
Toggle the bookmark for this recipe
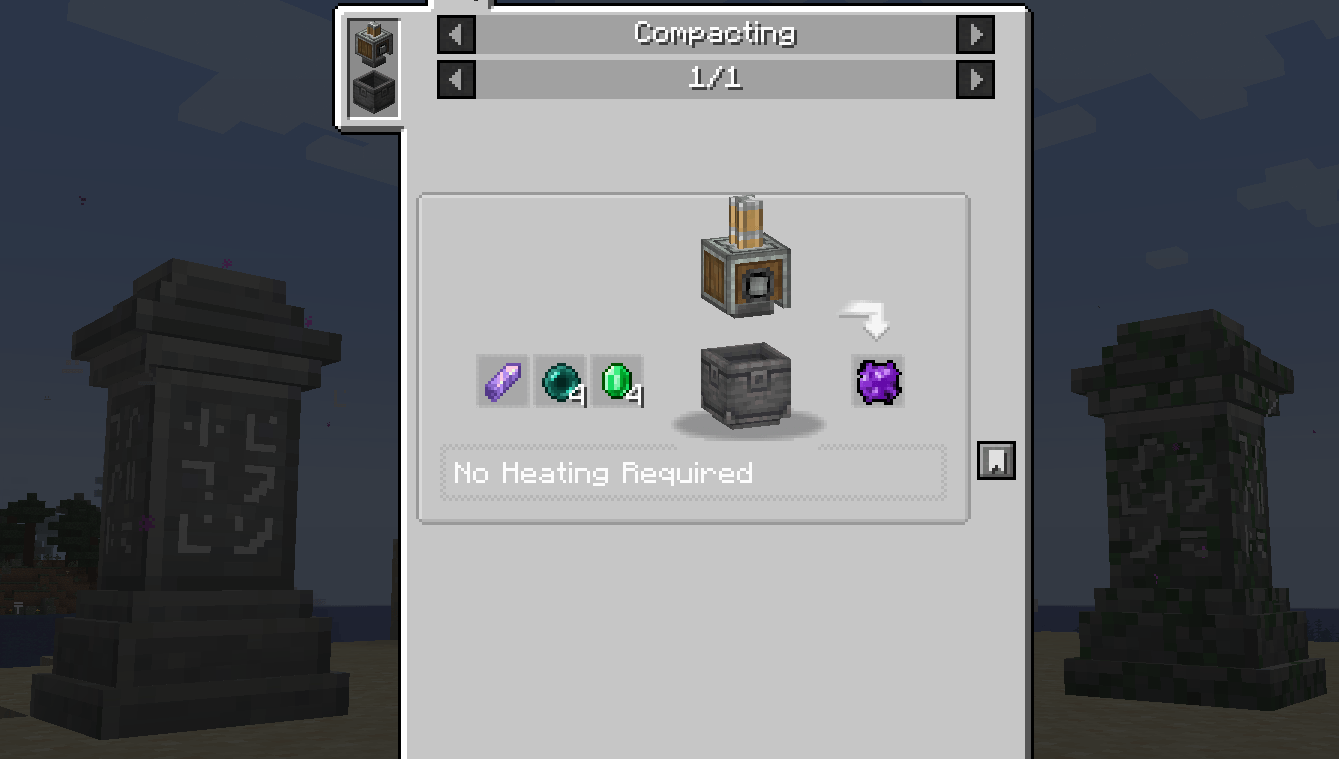coord(996,460)
